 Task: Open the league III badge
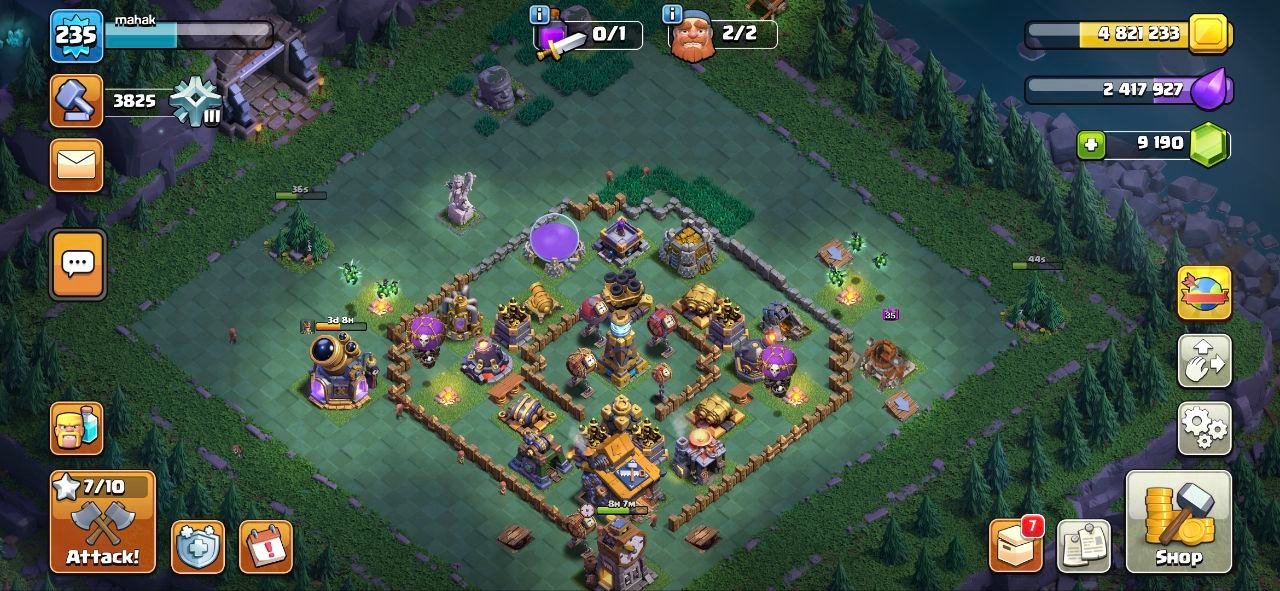[193, 101]
